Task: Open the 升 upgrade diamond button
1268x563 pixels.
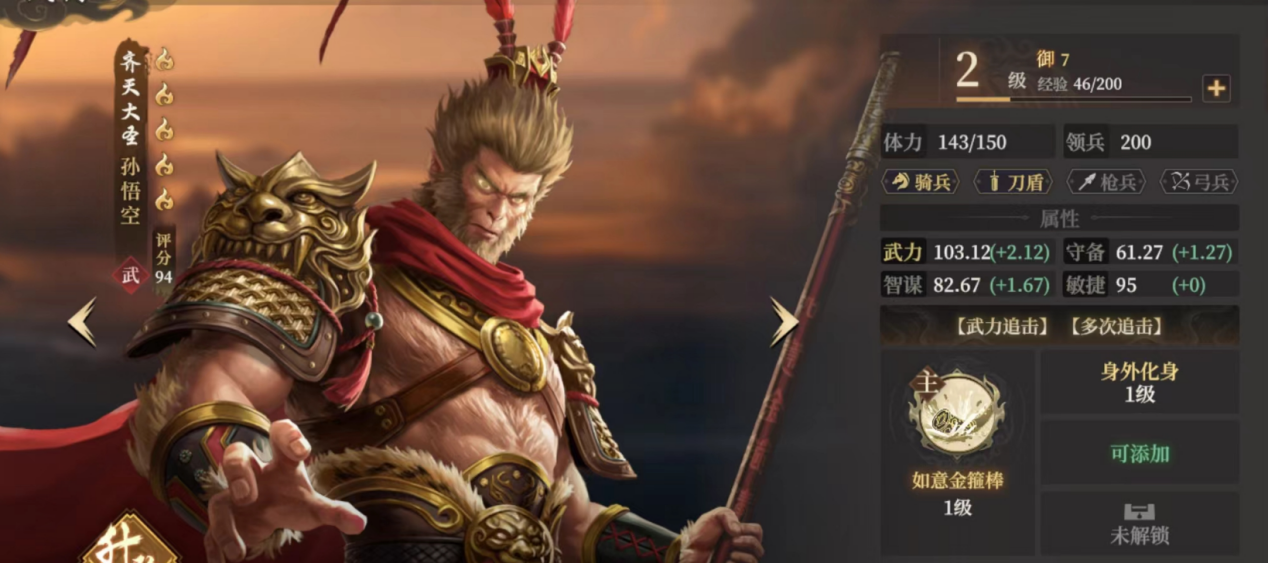Action: [130, 545]
